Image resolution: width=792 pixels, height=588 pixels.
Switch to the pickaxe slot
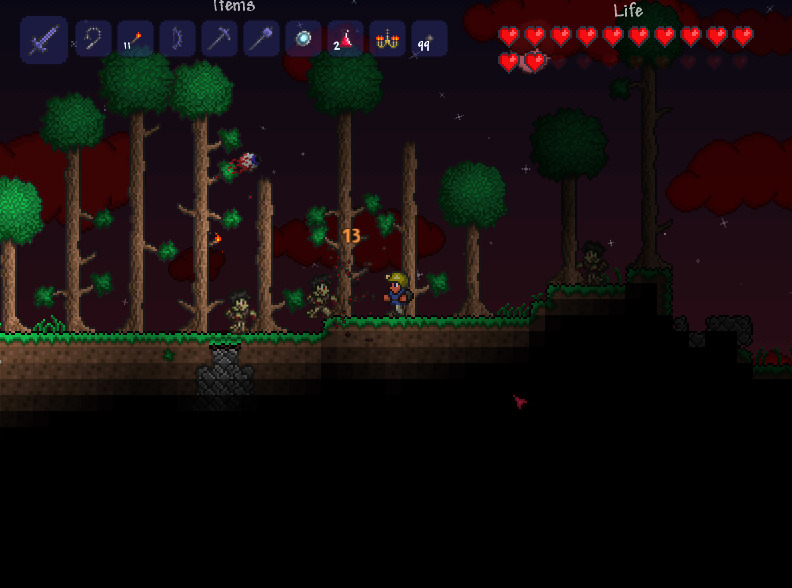click(219, 39)
